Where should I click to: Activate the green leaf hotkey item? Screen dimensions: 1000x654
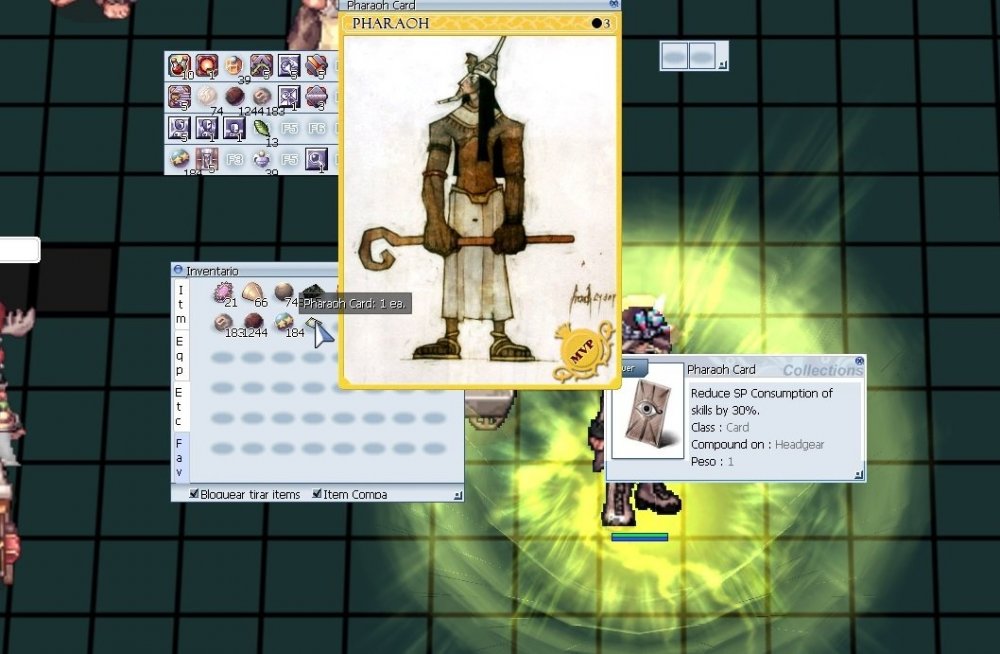click(262, 129)
